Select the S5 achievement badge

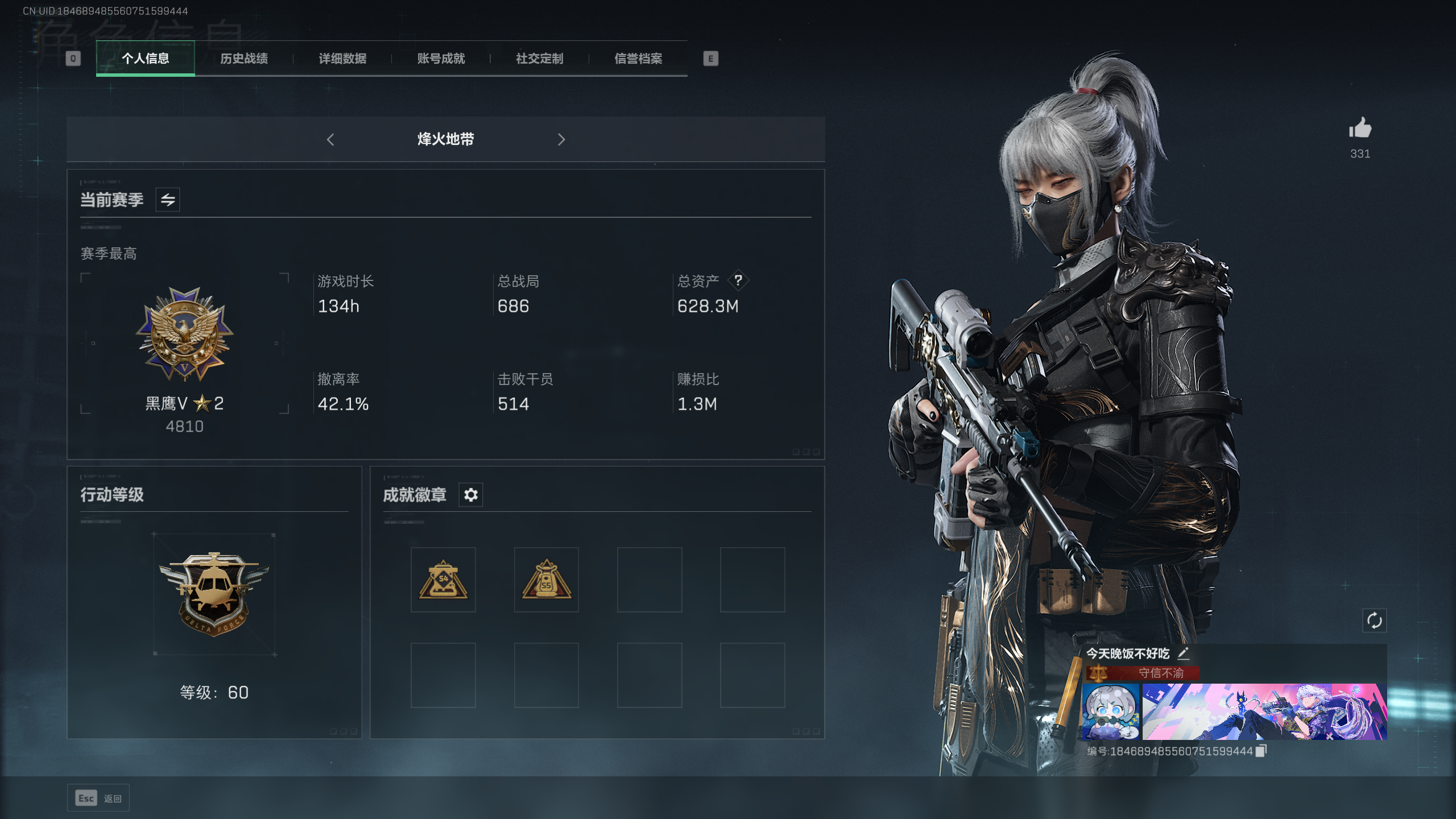[546, 580]
